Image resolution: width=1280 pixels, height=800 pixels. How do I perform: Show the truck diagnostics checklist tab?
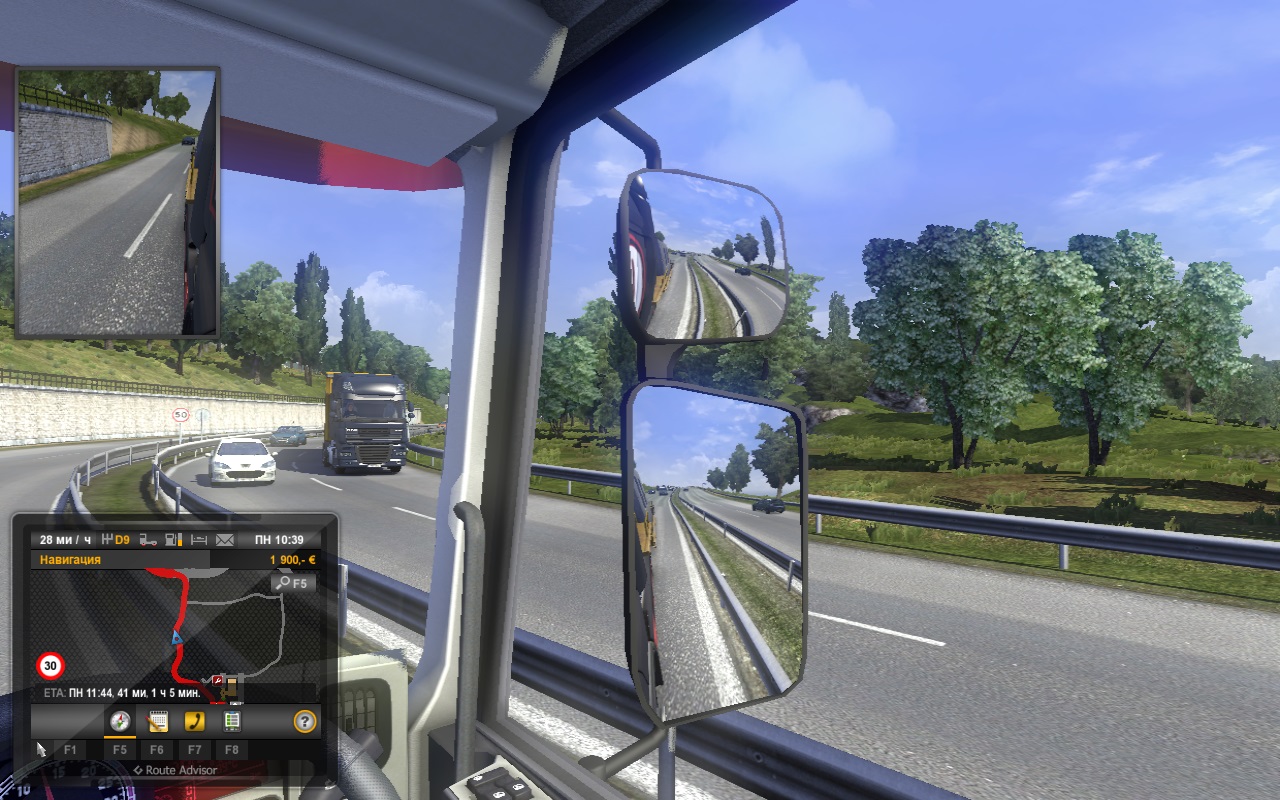tap(232, 721)
